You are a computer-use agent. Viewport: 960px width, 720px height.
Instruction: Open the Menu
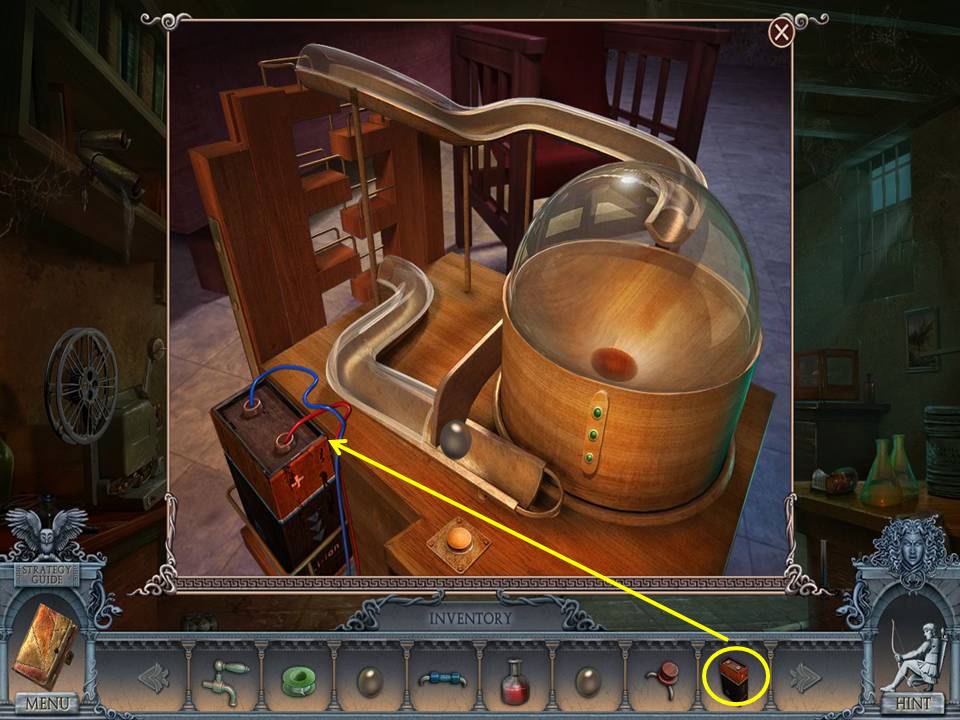47,703
